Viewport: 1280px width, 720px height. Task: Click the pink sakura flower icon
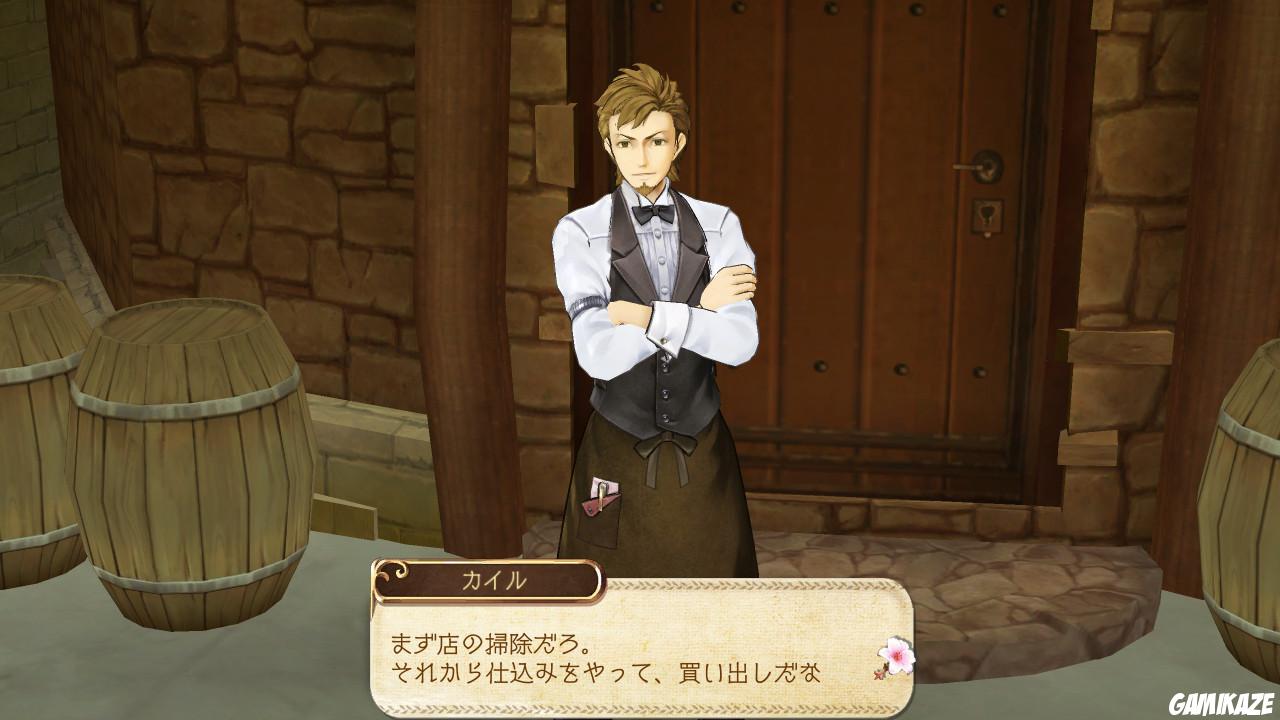pos(897,654)
